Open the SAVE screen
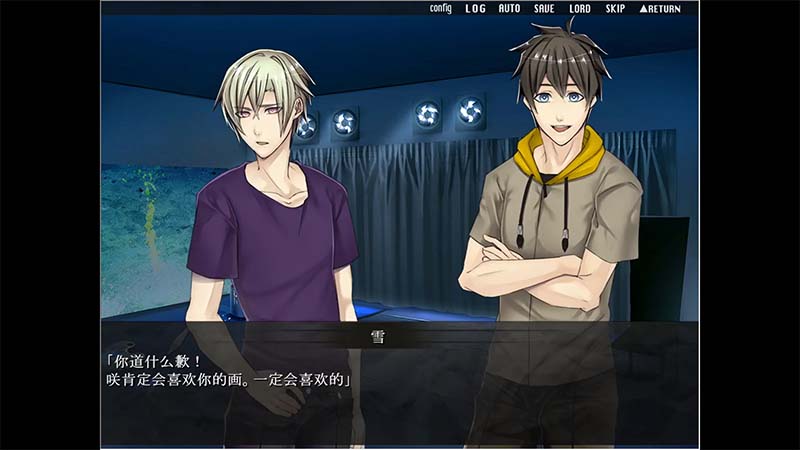Viewport: 800px width, 450px height. 543,9
